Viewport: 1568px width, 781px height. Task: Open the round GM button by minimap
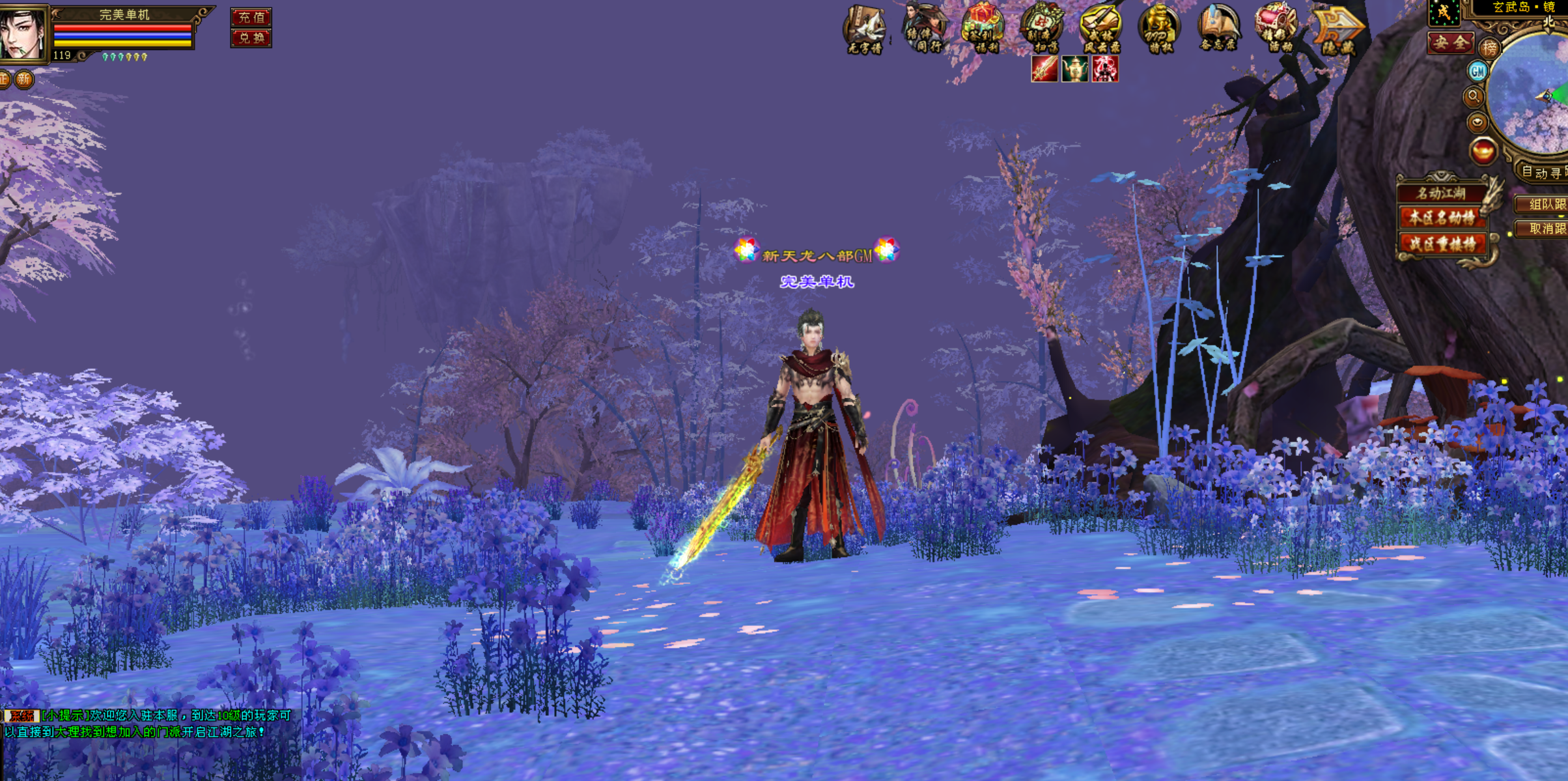pyautogui.click(x=1477, y=71)
